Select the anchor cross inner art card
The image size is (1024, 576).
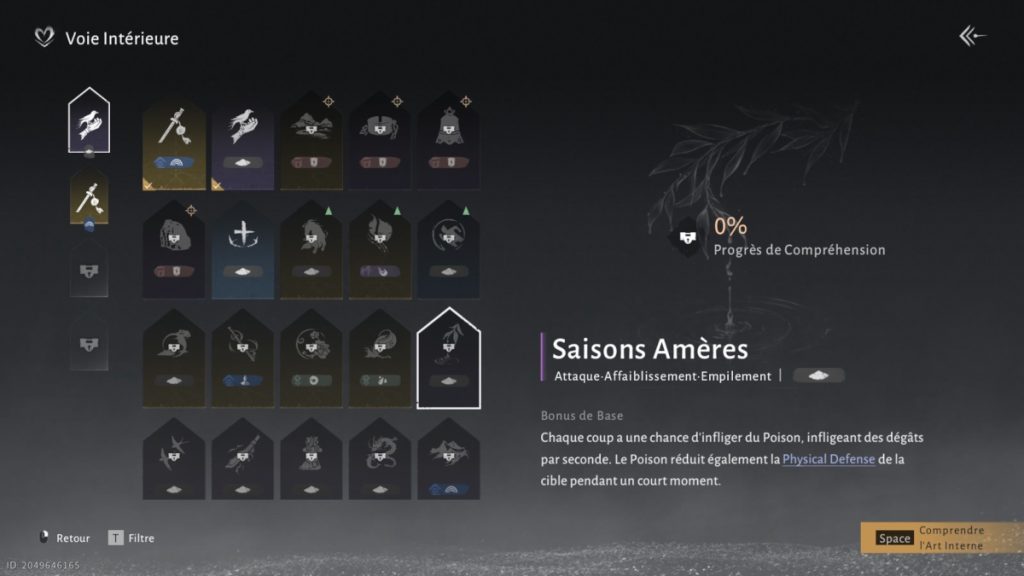tap(243, 245)
